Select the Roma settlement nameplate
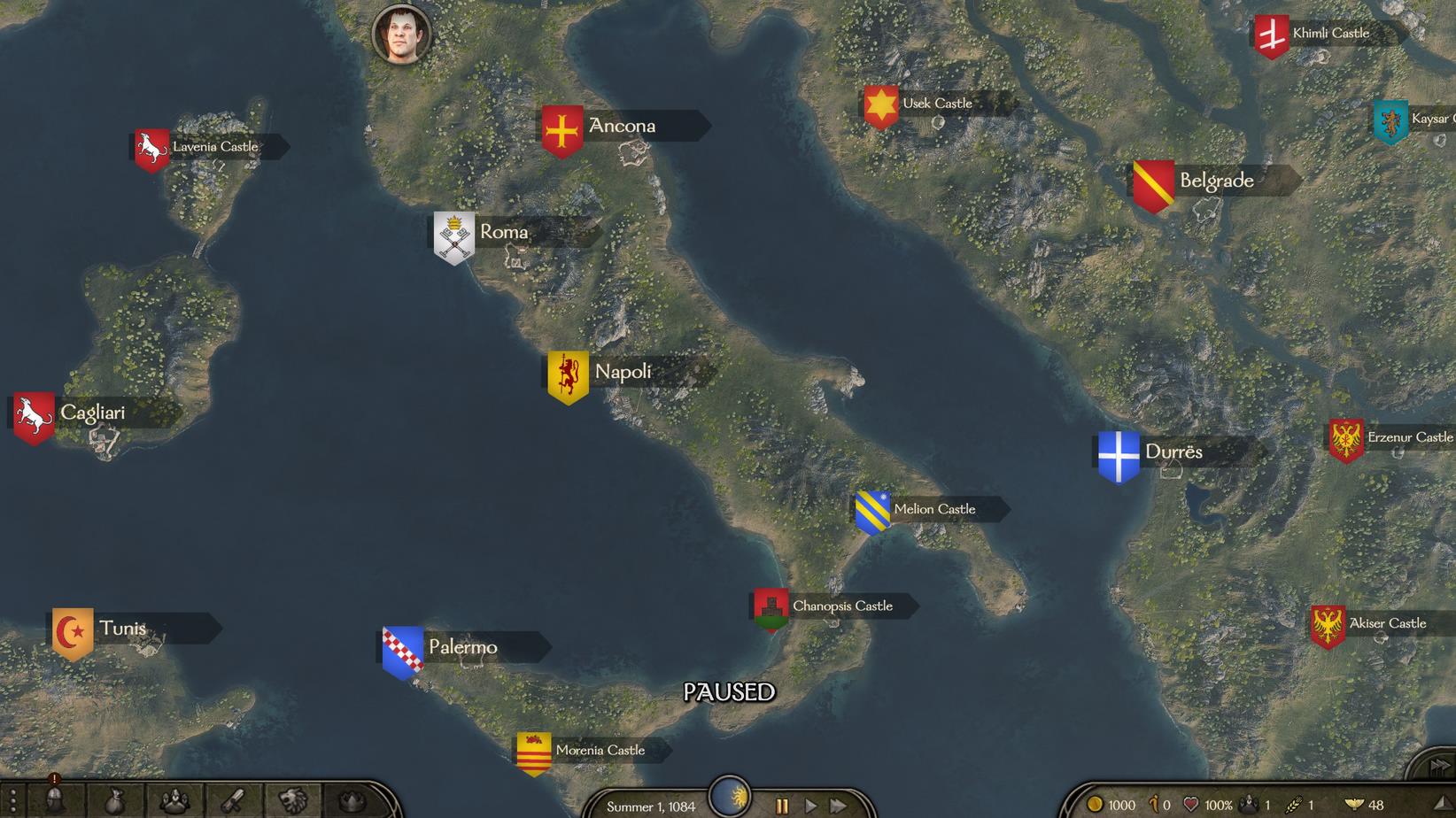The height and width of the screenshot is (818, 1456). click(504, 233)
